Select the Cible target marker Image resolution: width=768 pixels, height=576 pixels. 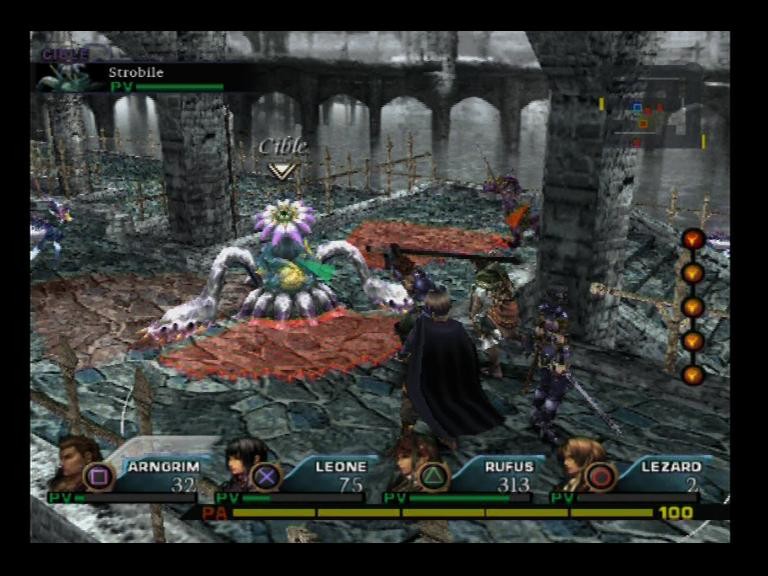282,158
